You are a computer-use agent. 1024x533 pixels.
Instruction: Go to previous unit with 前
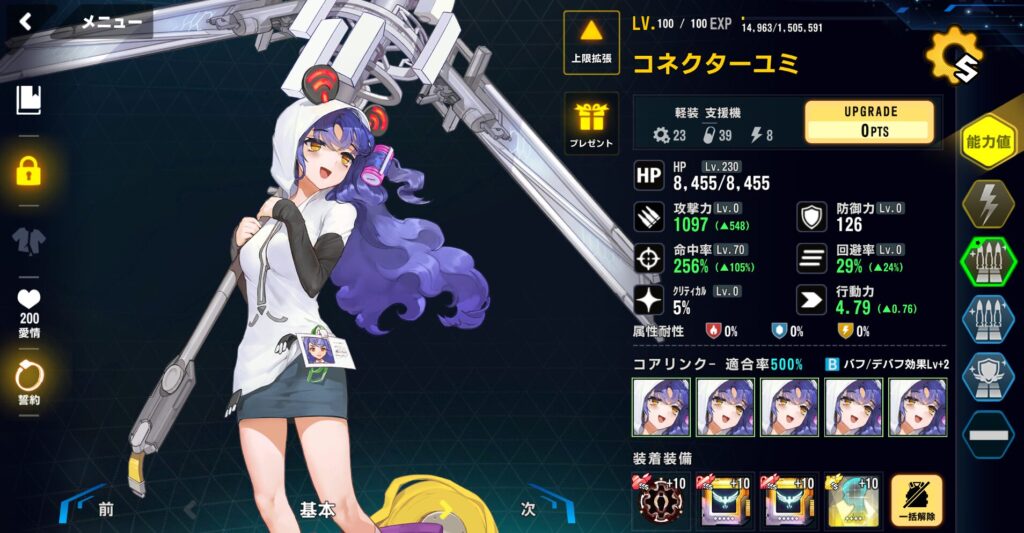[105, 509]
